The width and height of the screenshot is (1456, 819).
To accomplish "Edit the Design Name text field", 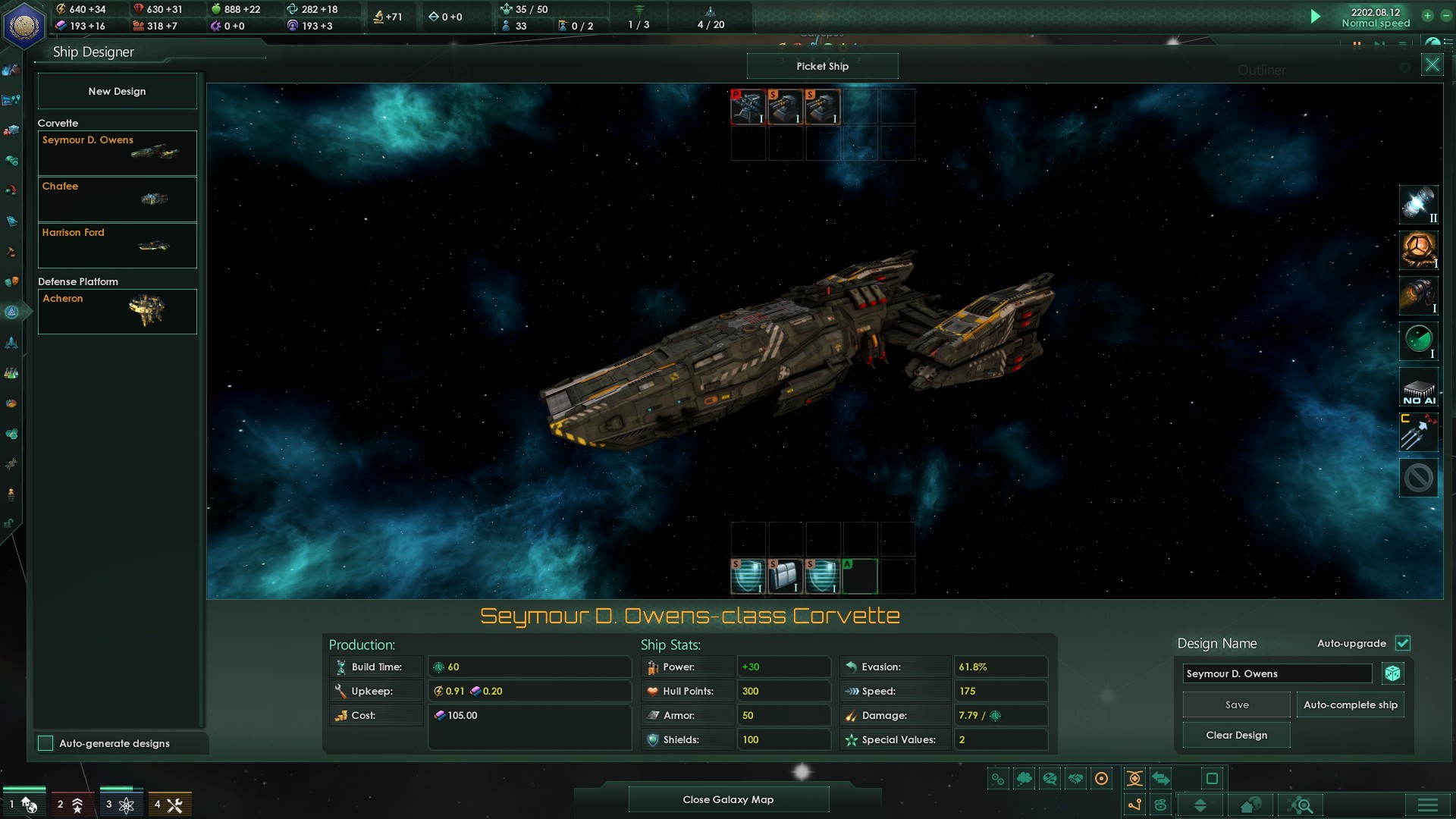I will [x=1277, y=673].
